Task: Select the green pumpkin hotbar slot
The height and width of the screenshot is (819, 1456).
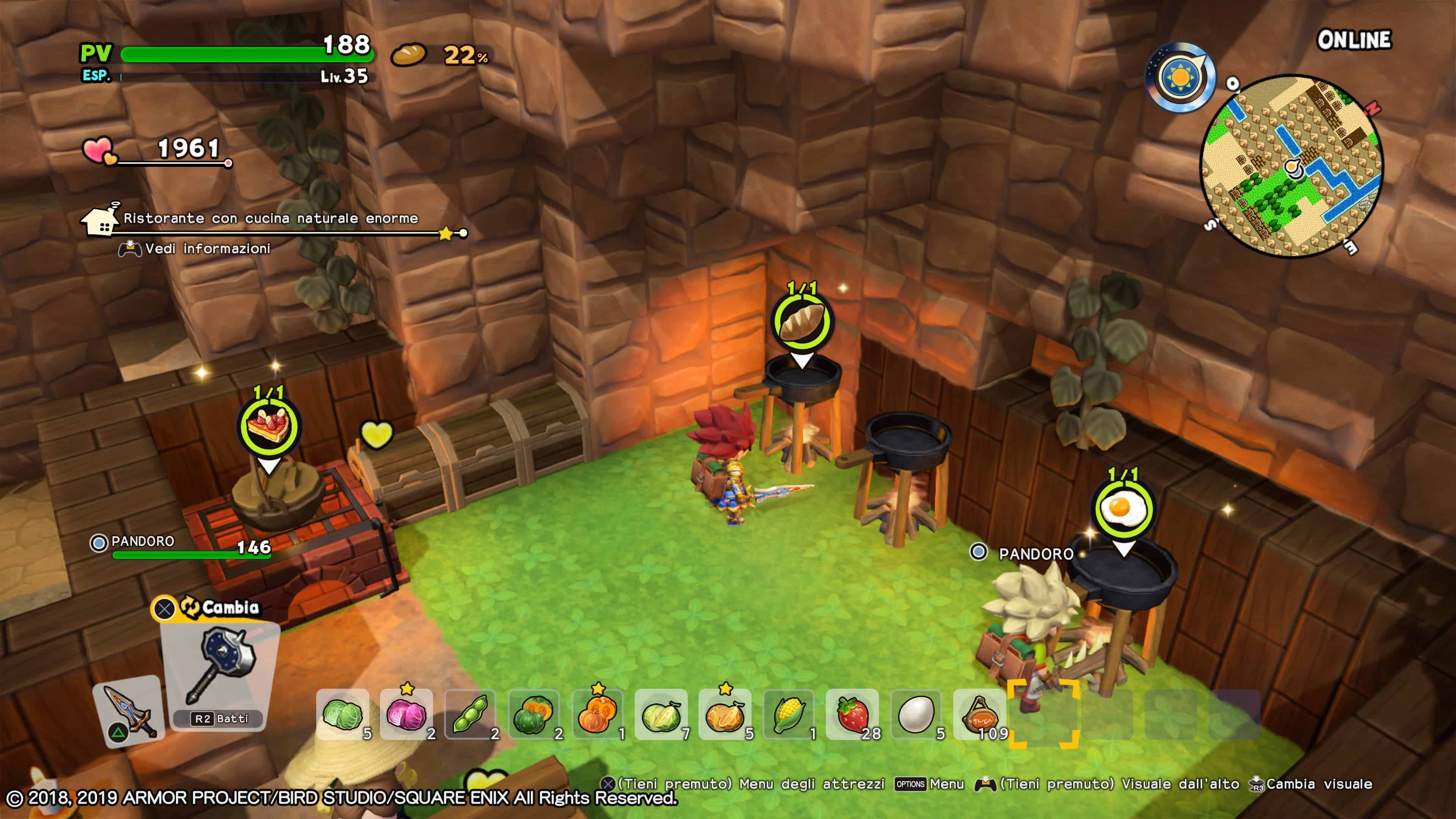Action: click(x=533, y=714)
